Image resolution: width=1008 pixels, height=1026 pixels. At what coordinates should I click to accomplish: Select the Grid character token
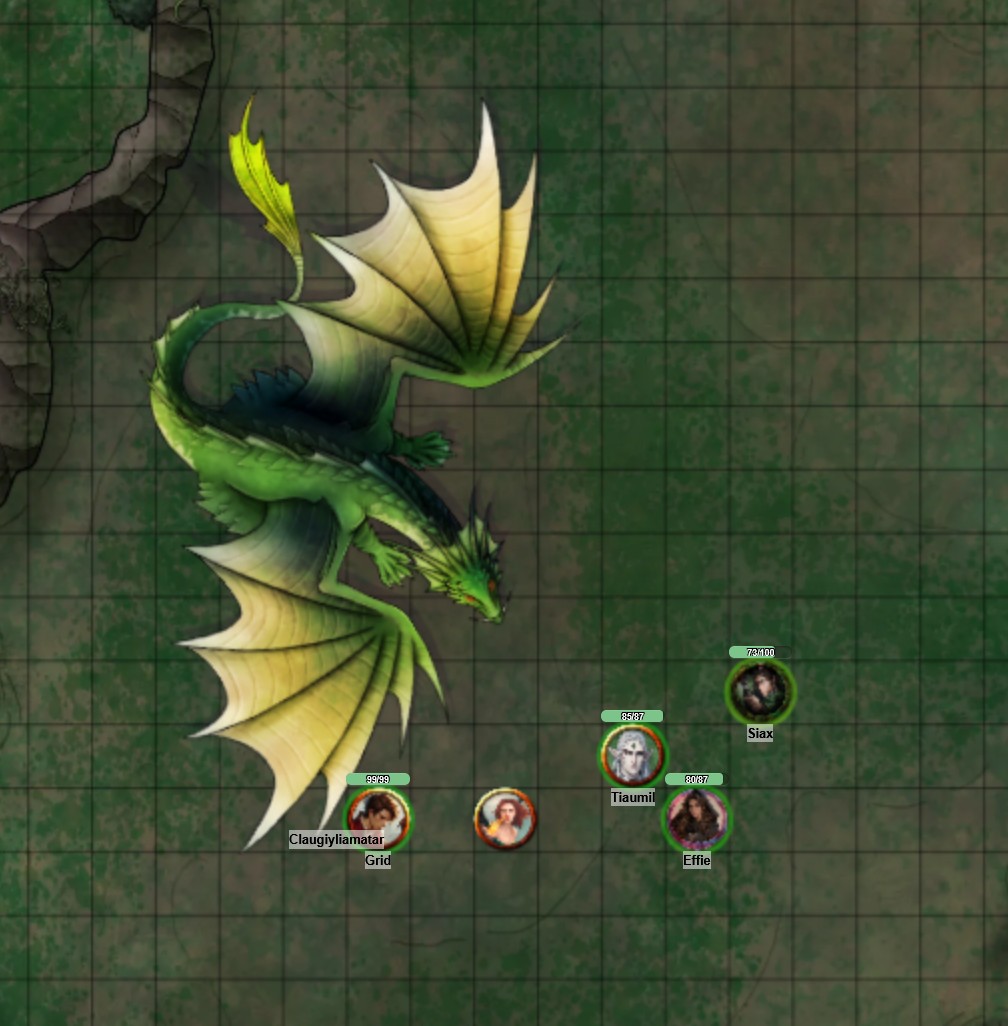[x=378, y=817]
